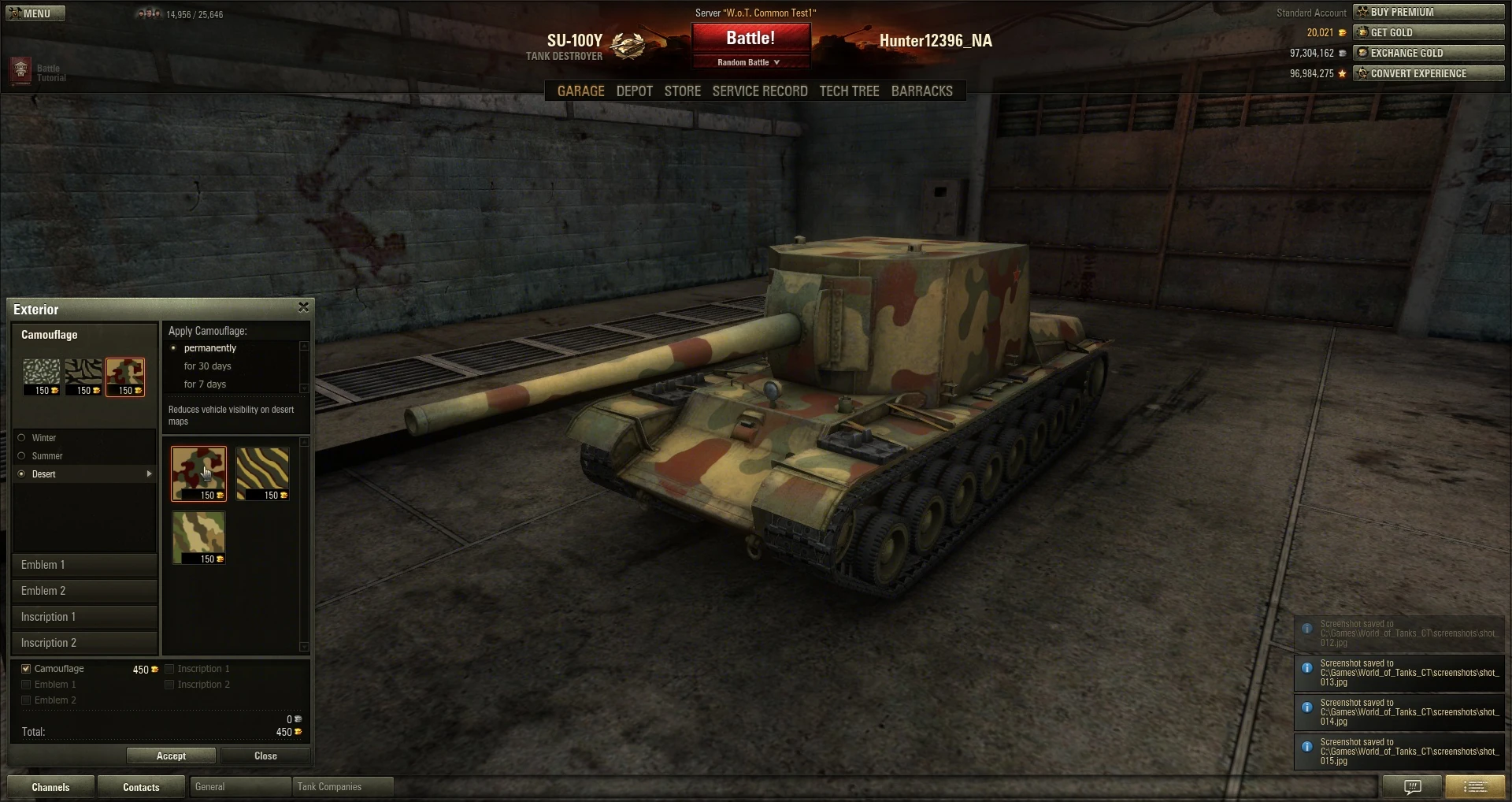Click the silver credits icon next to 97,304,162

point(1343,54)
